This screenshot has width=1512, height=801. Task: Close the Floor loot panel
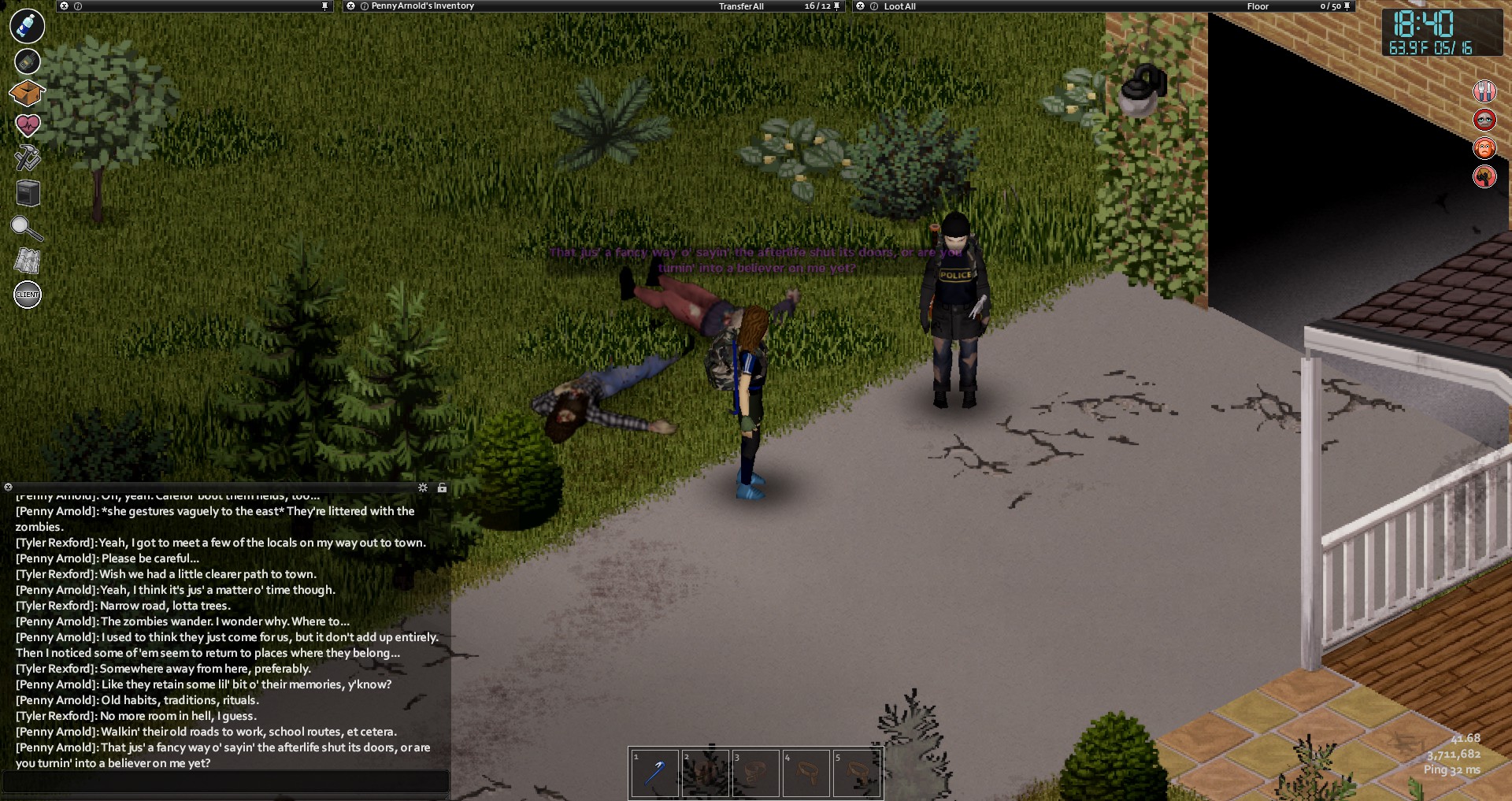coord(861,6)
